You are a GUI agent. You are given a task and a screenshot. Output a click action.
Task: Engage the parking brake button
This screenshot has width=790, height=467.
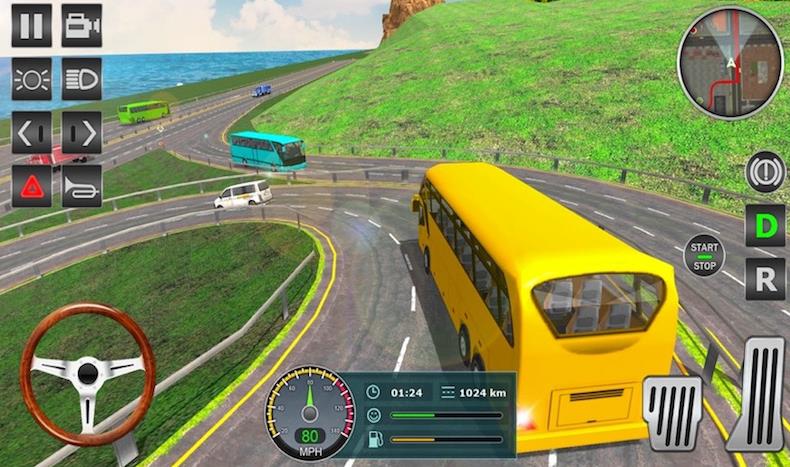[764, 171]
